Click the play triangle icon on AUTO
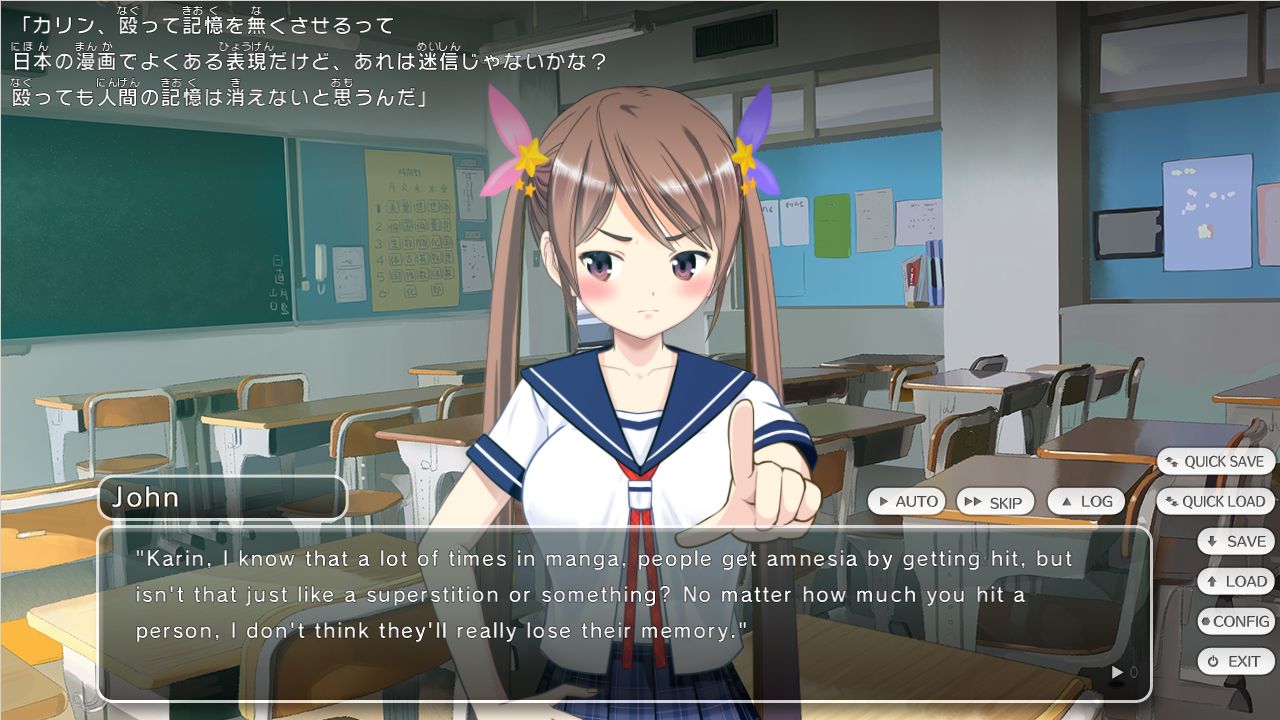Viewport: 1280px width, 720px height. point(883,501)
